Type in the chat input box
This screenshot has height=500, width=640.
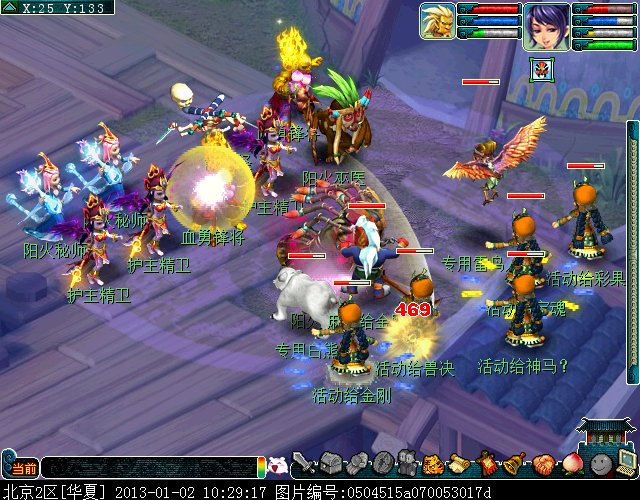point(150,467)
